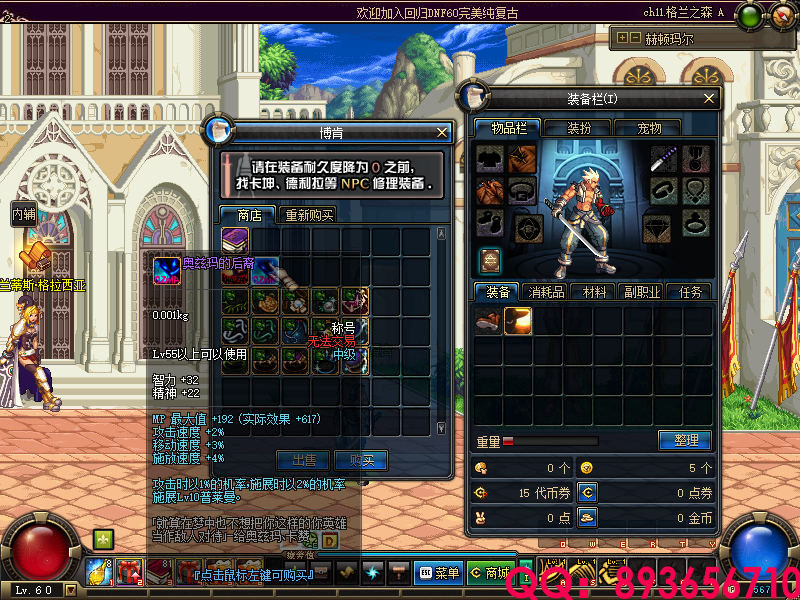
Task: Select the highlighted glowing item in inventory
Action: (x=518, y=320)
